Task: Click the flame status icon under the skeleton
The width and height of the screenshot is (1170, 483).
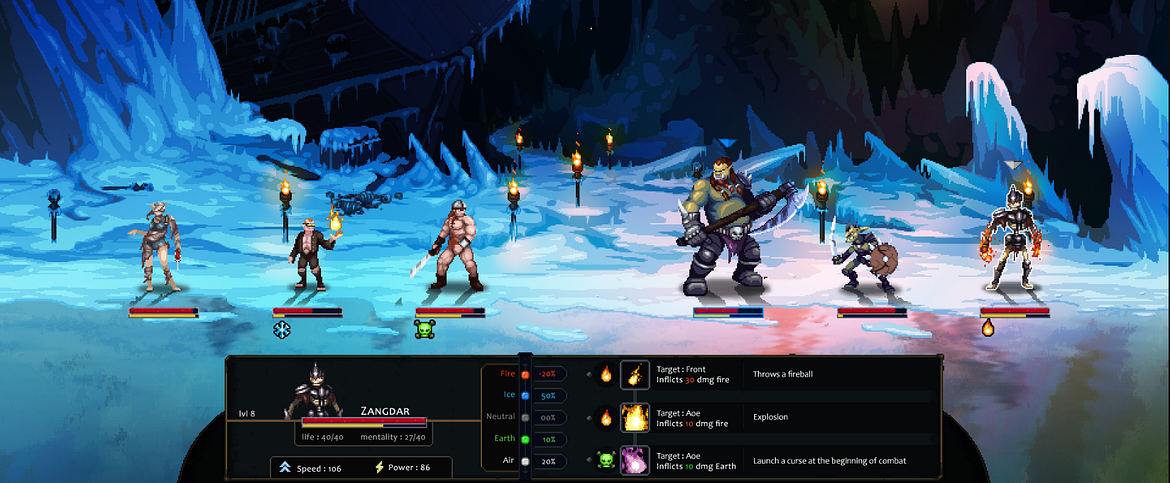Action: pyautogui.click(x=988, y=327)
